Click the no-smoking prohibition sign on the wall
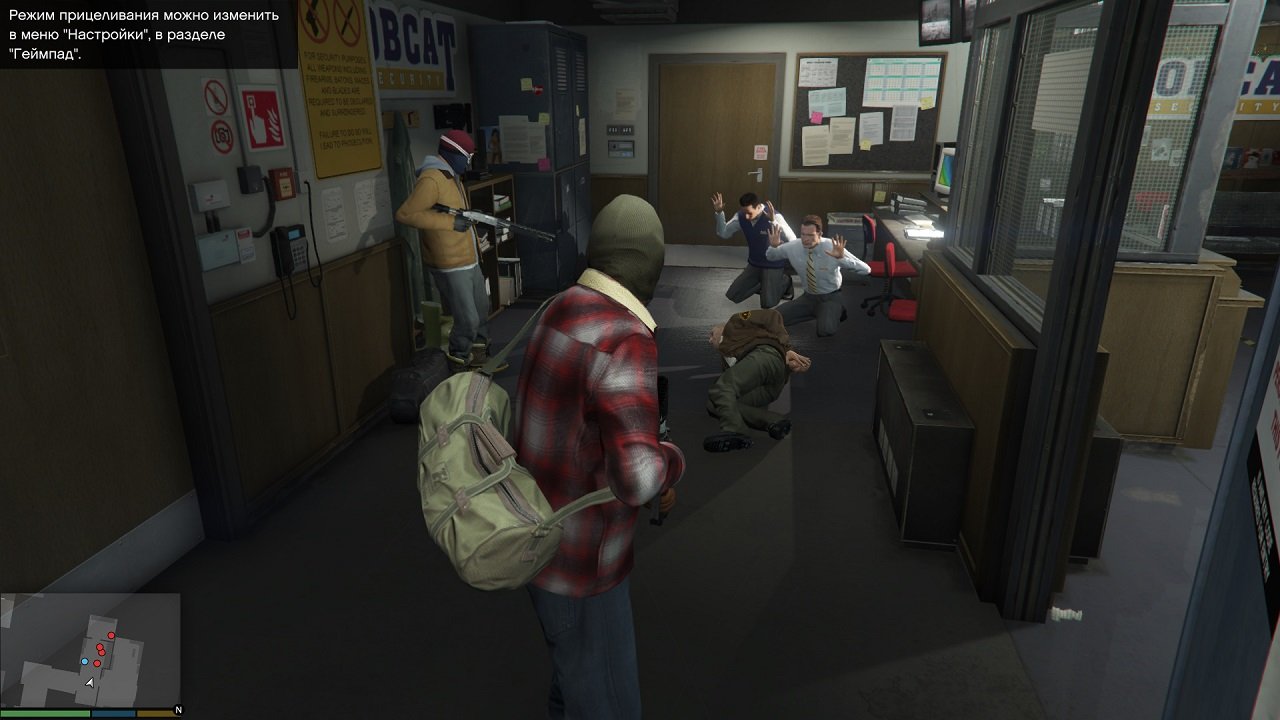The width and height of the screenshot is (1280, 720). click(x=215, y=96)
